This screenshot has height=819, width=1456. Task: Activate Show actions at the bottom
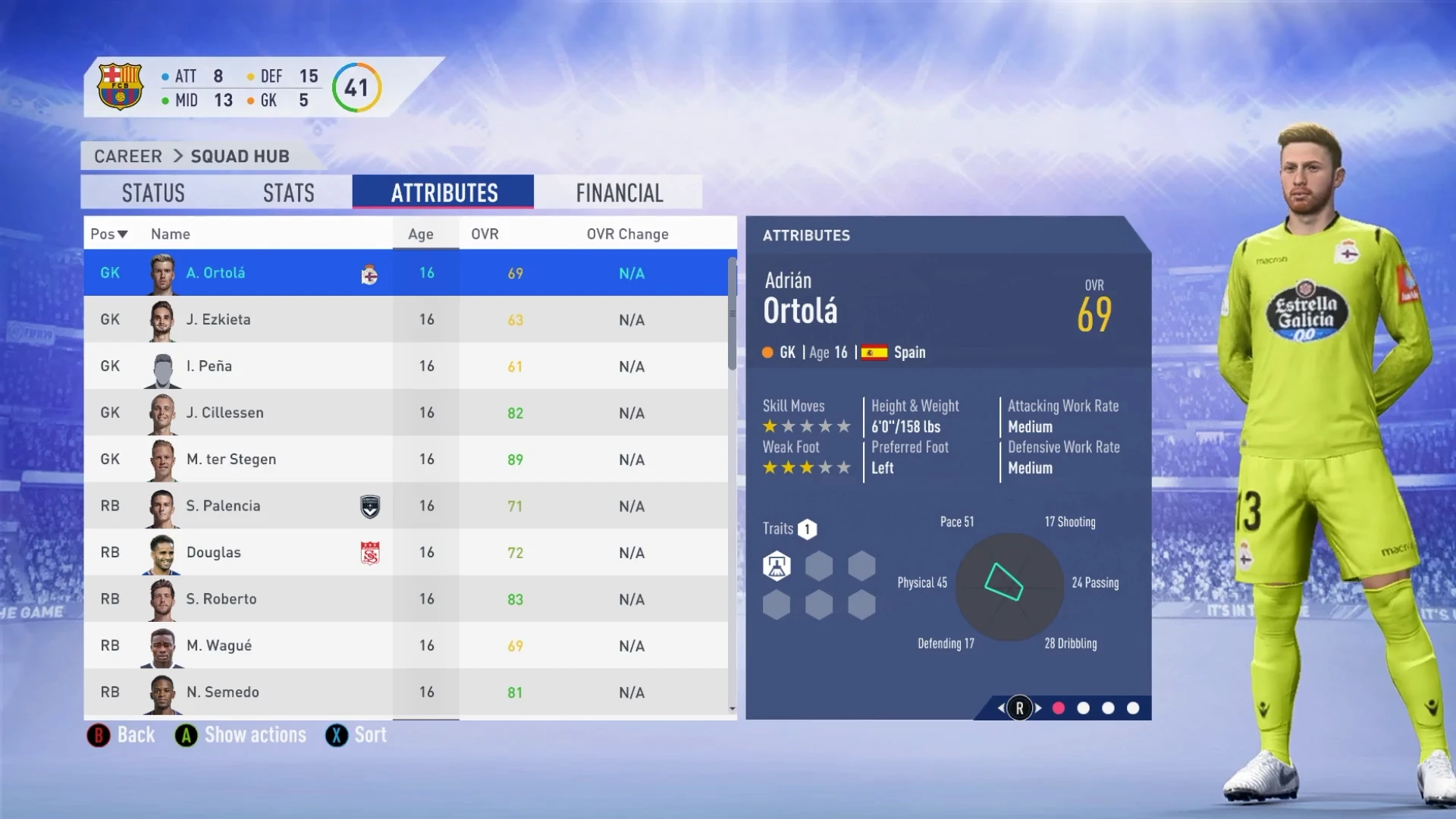pos(240,734)
